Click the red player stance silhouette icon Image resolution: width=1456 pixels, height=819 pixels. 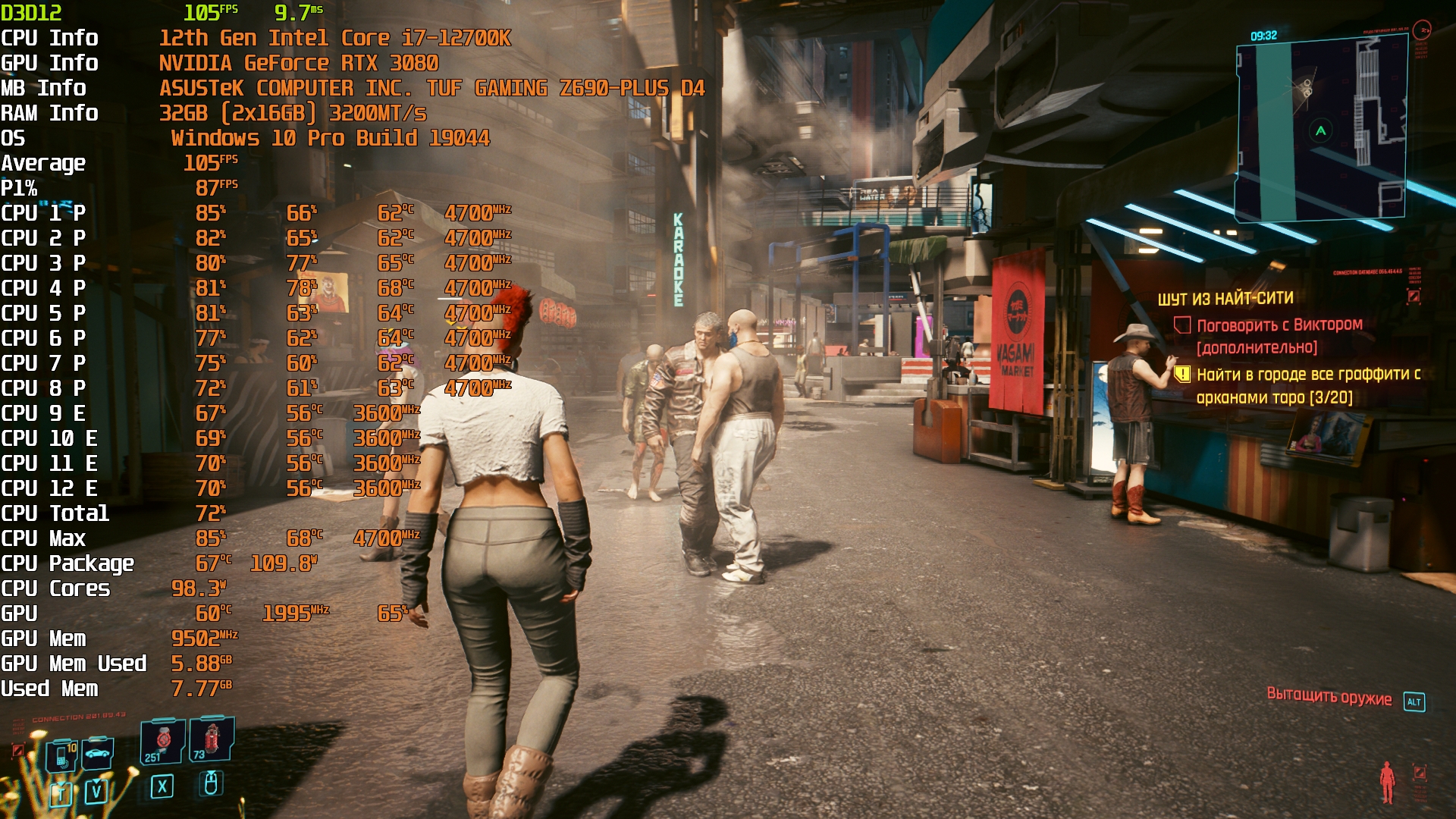coord(1387,783)
